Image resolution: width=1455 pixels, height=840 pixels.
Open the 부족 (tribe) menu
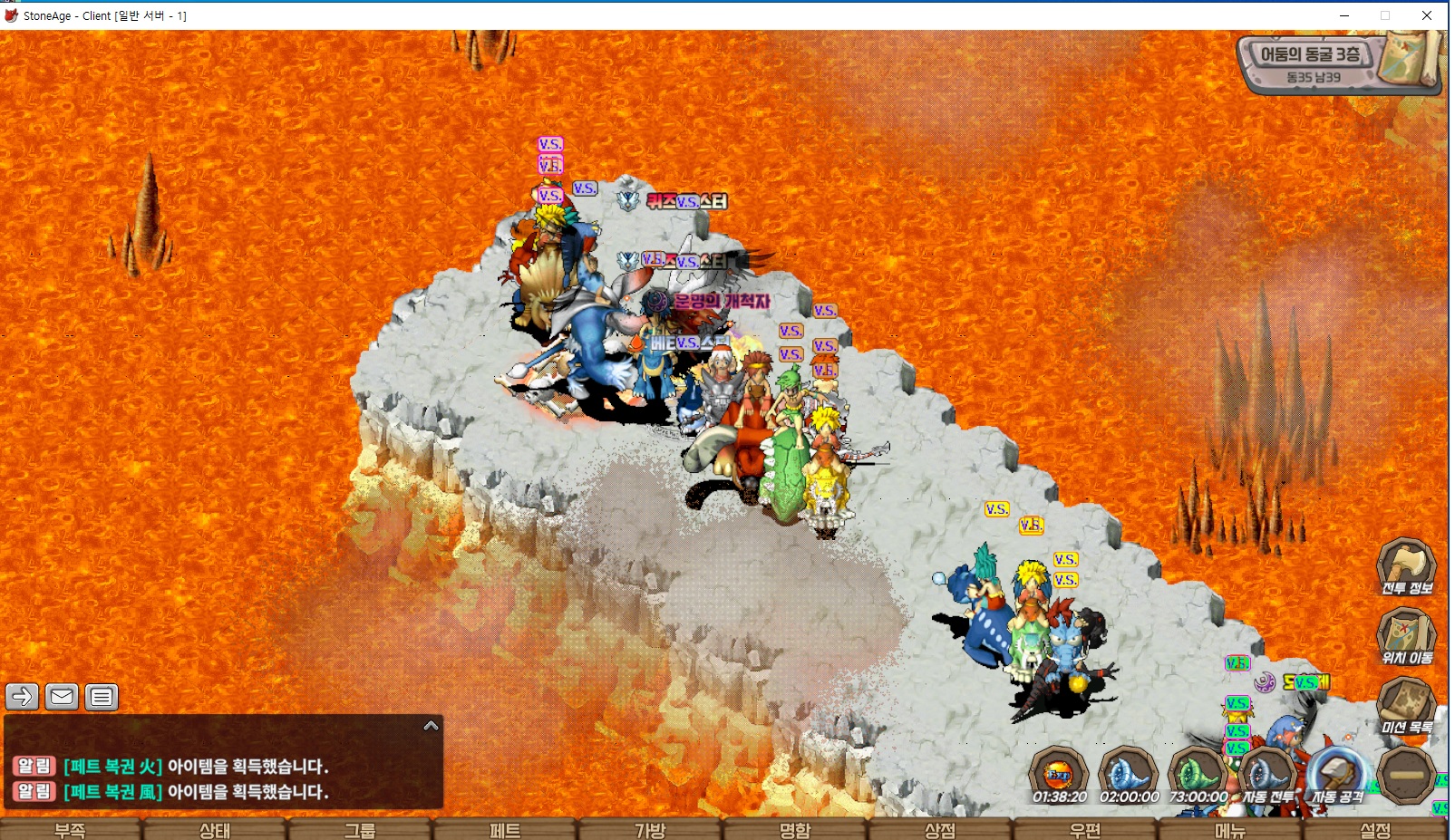coord(70,829)
